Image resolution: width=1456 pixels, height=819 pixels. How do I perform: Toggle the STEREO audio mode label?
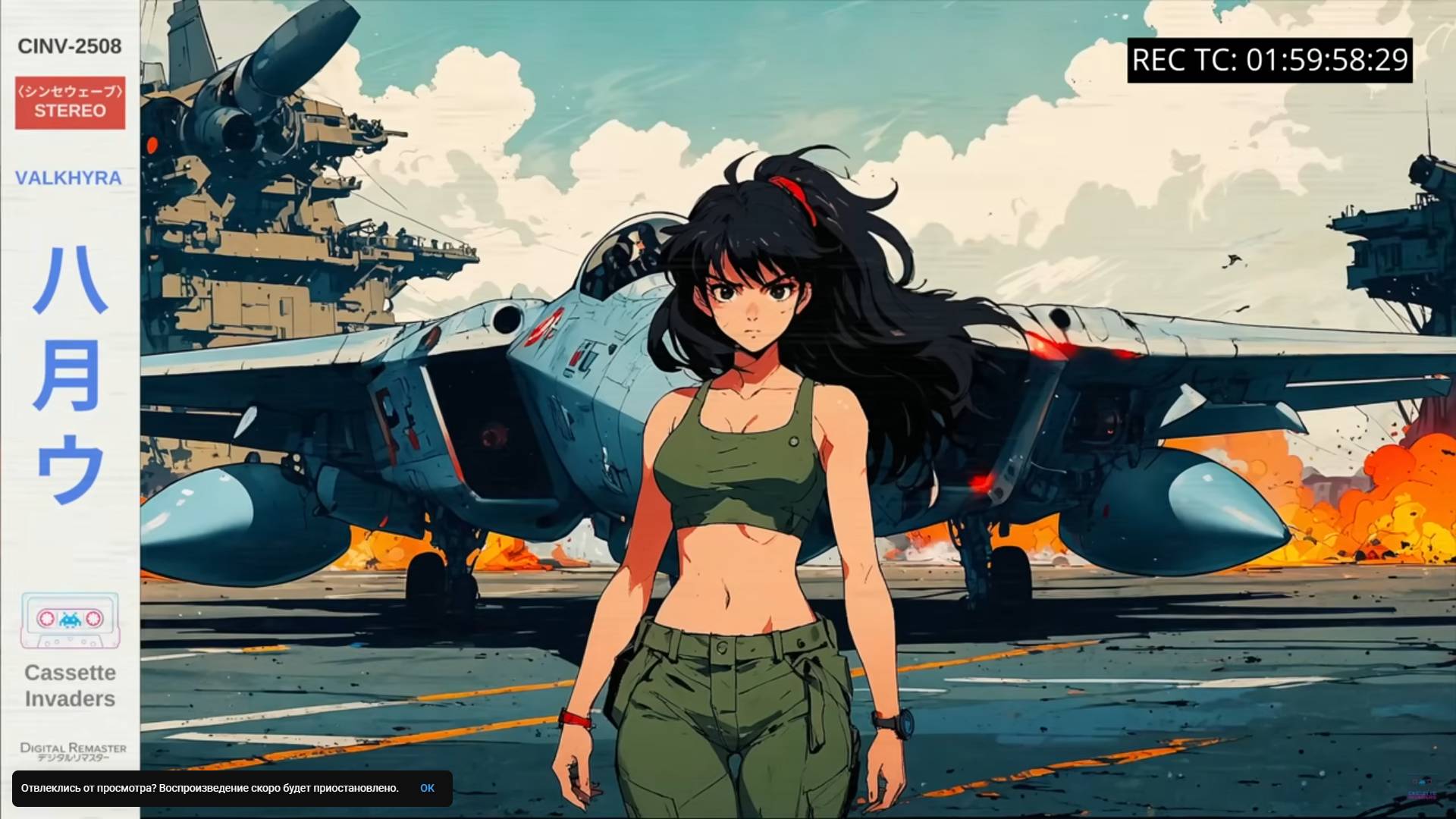[x=69, y=110]
